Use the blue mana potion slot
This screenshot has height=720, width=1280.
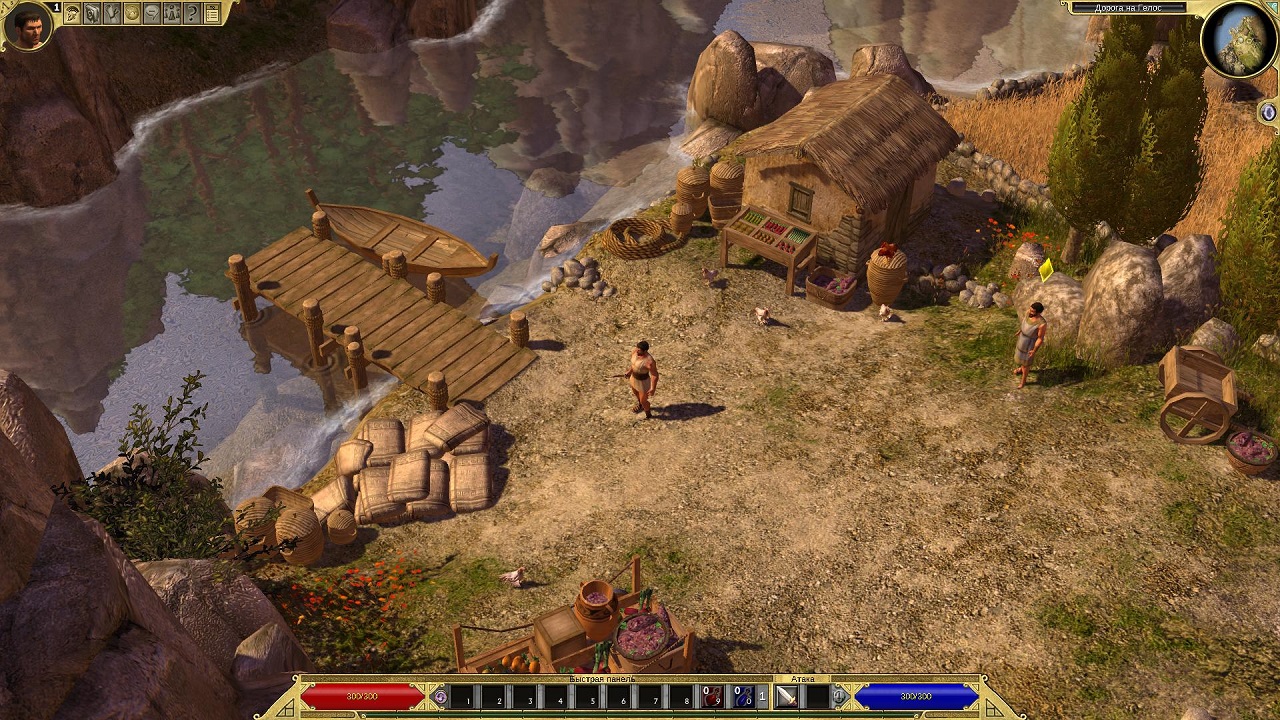(x=743, y=696)
